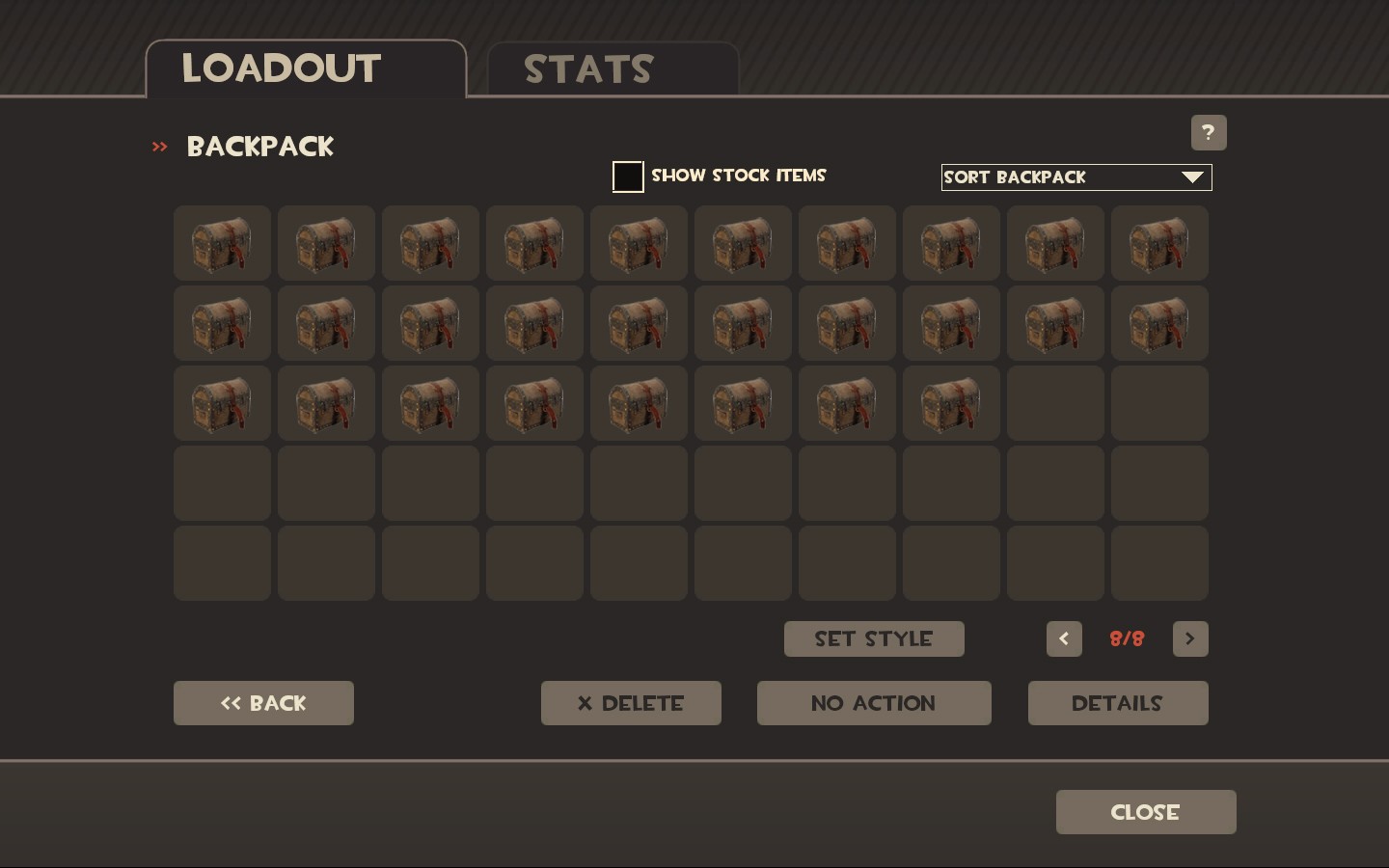The height and width of the screenshot is (868, 1389).
Task: Select the last crate in the top row
Action: (x=1159, y=243)
